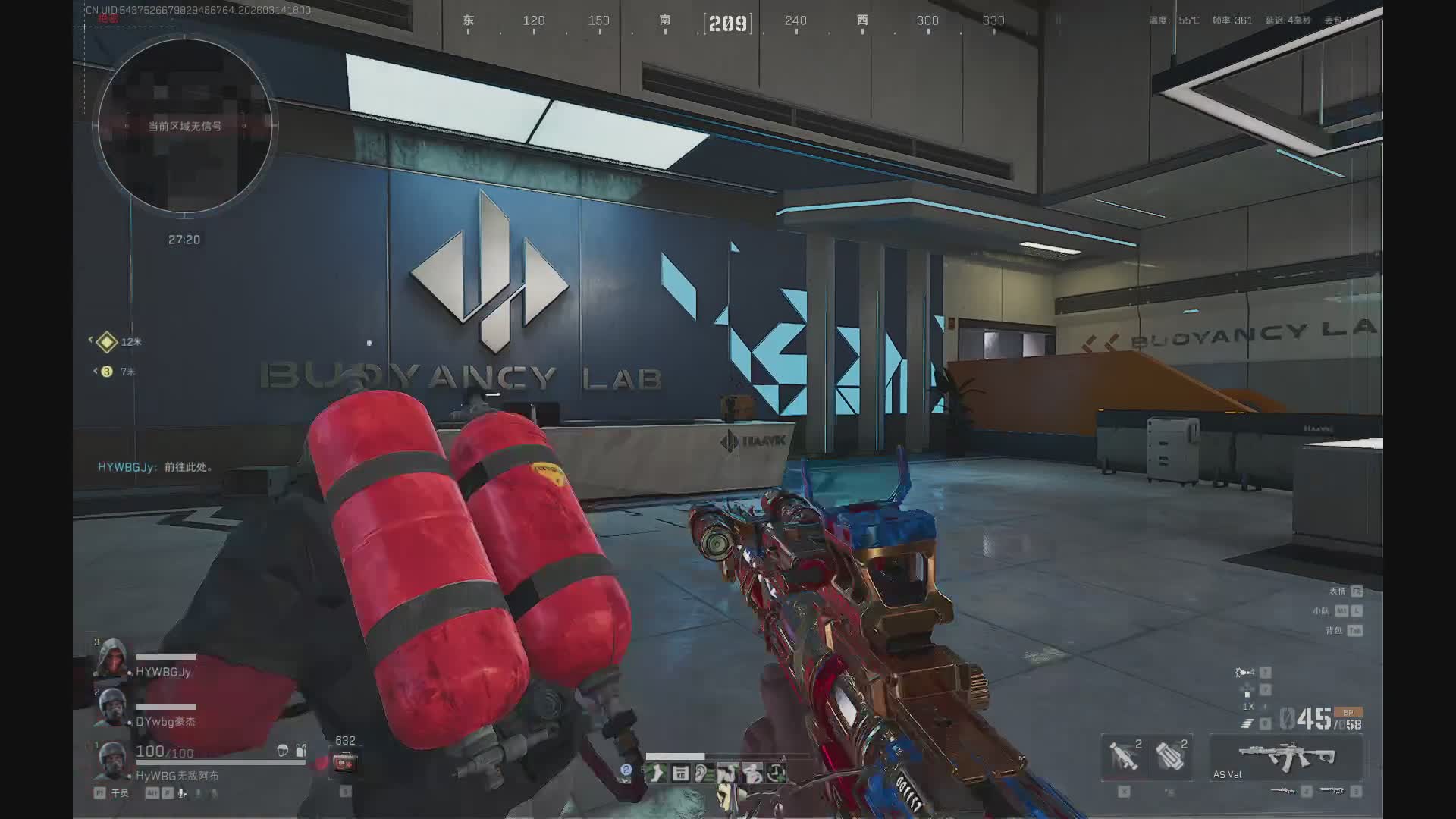Click the 1X scope zoom indicator

pyautogui.click(x=1247, y=706)
